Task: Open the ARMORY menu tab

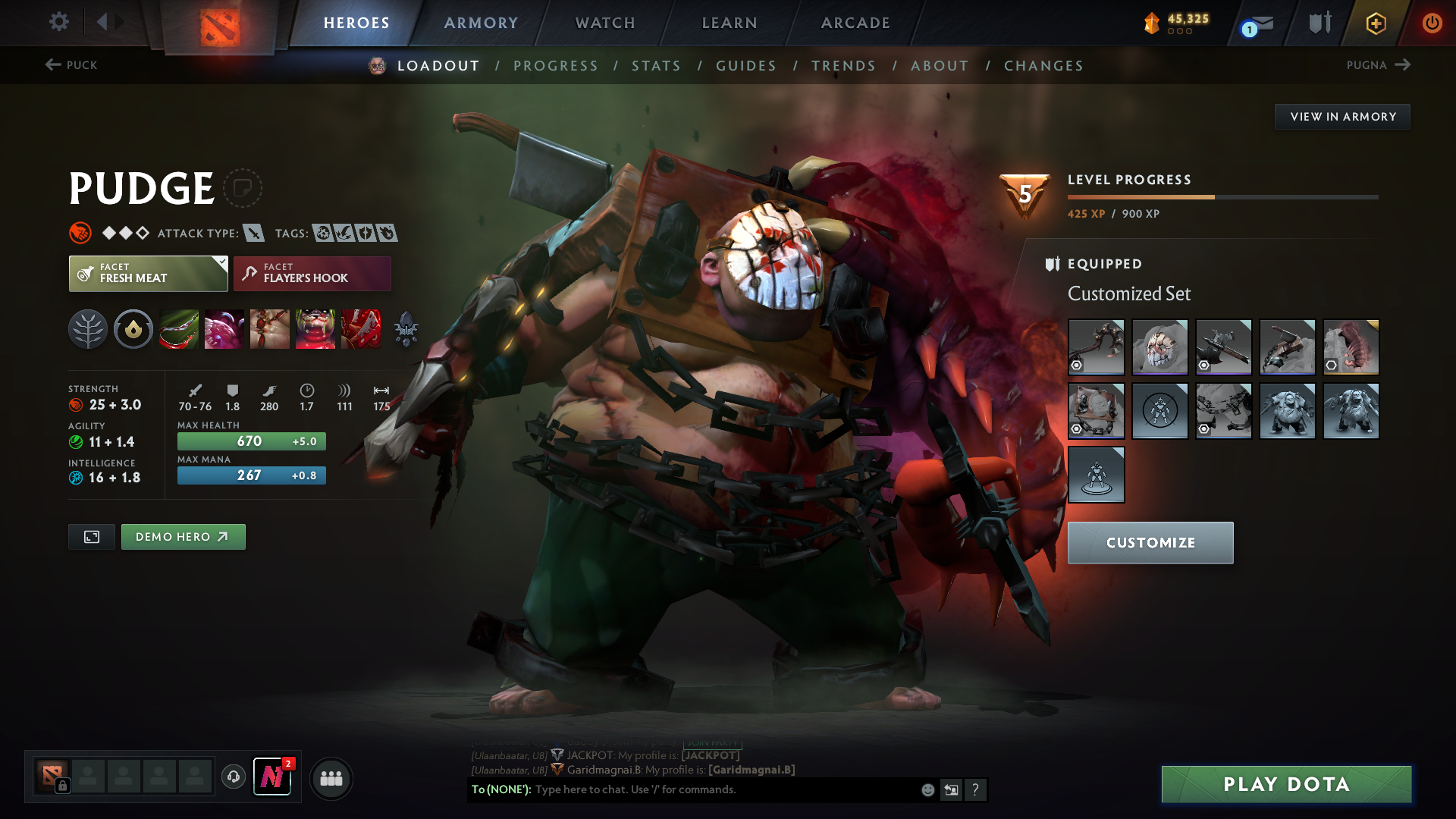Action: tap(481, 23)
